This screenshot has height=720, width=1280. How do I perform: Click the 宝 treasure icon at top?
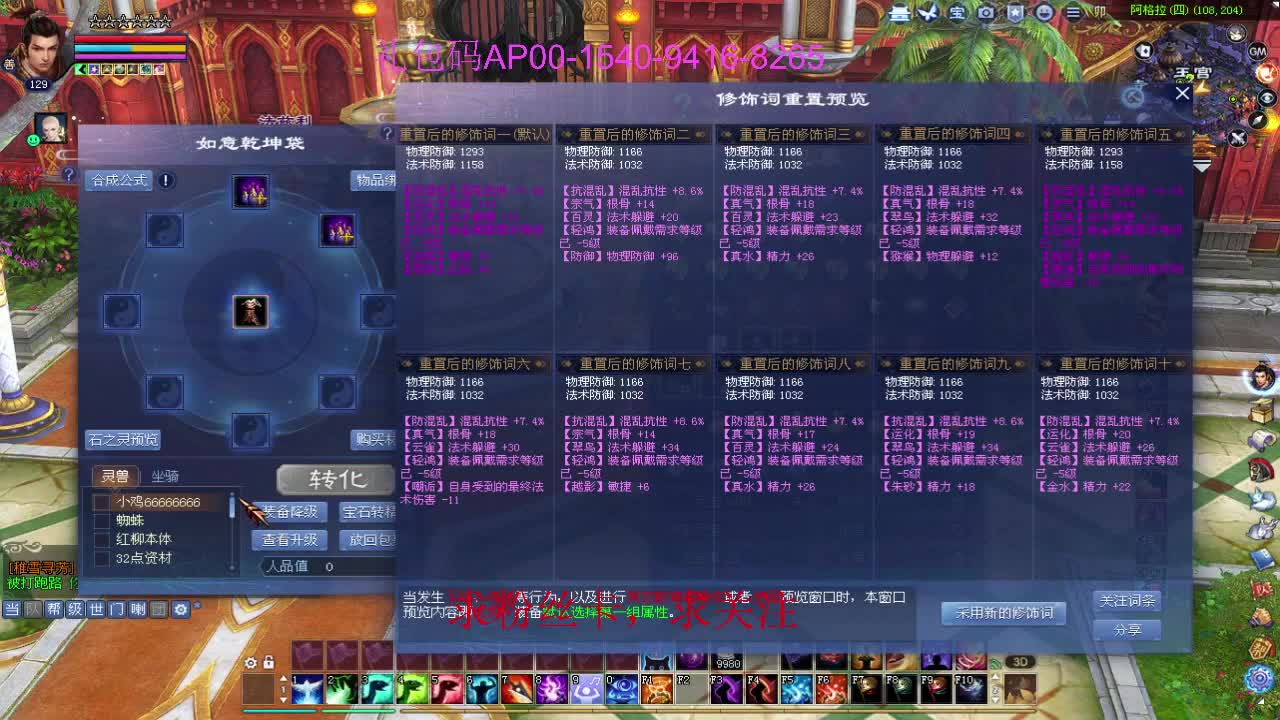coord(957,14)
